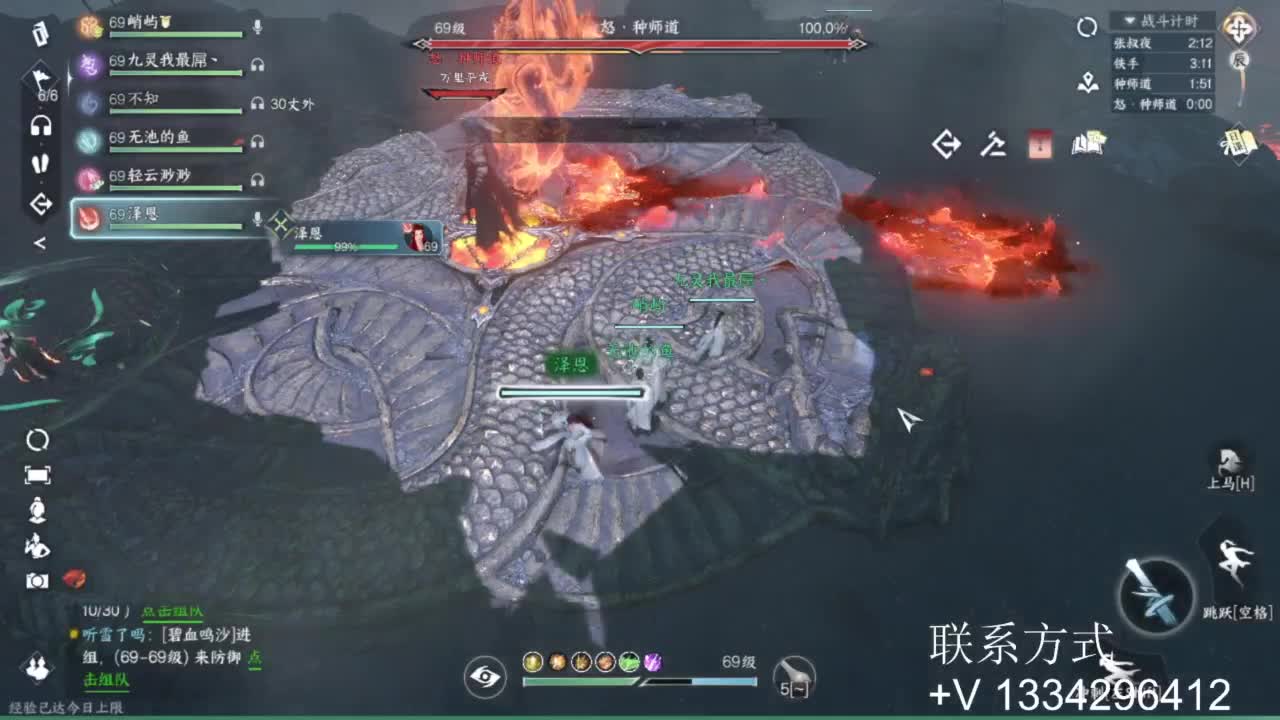The width and height of the screenshot is (1280, 720).
Task: Expand the 6/6 team flag panel
Action: [x=40, y=80]
